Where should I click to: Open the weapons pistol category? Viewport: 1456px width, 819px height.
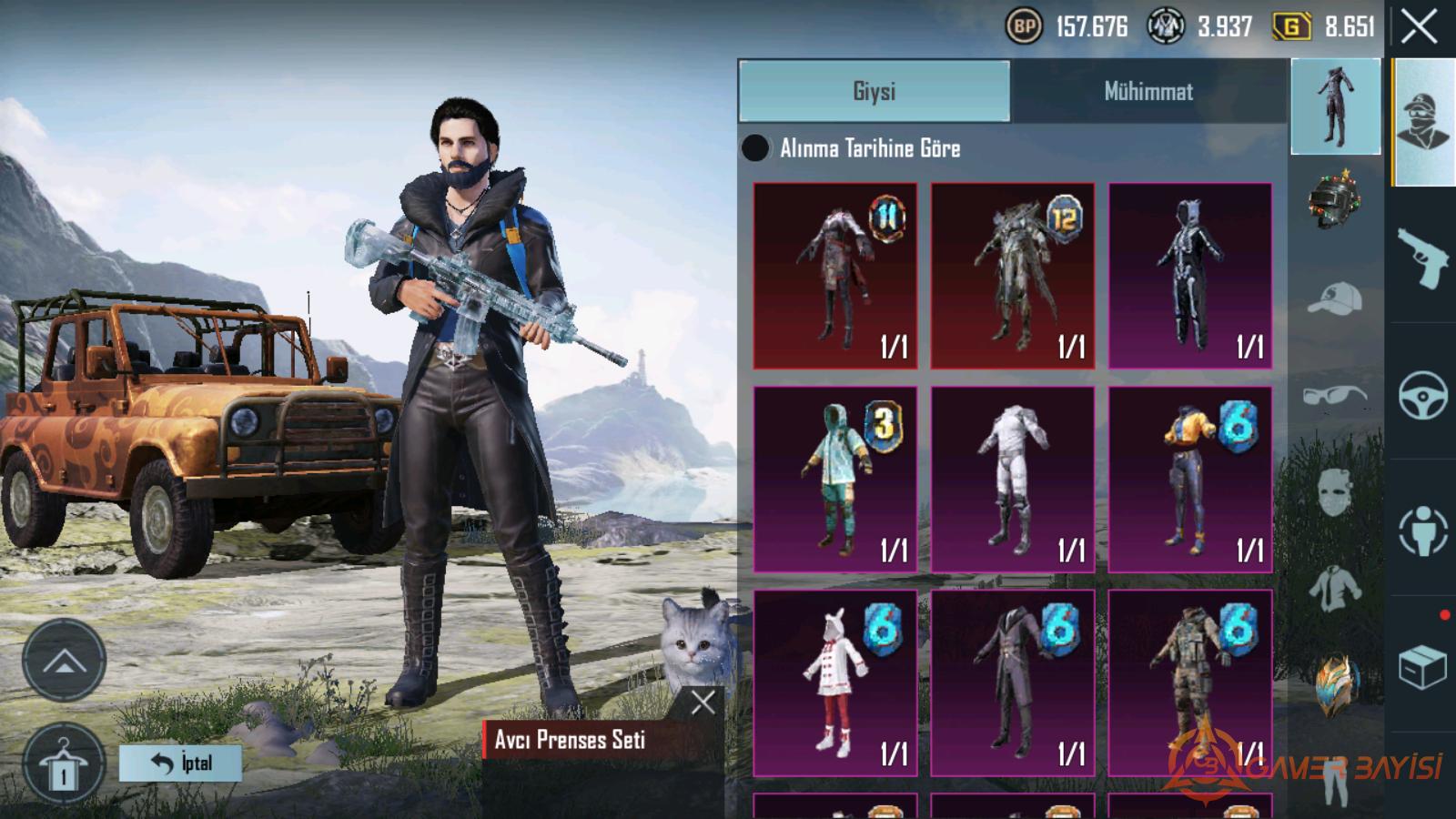(1422, 257)
